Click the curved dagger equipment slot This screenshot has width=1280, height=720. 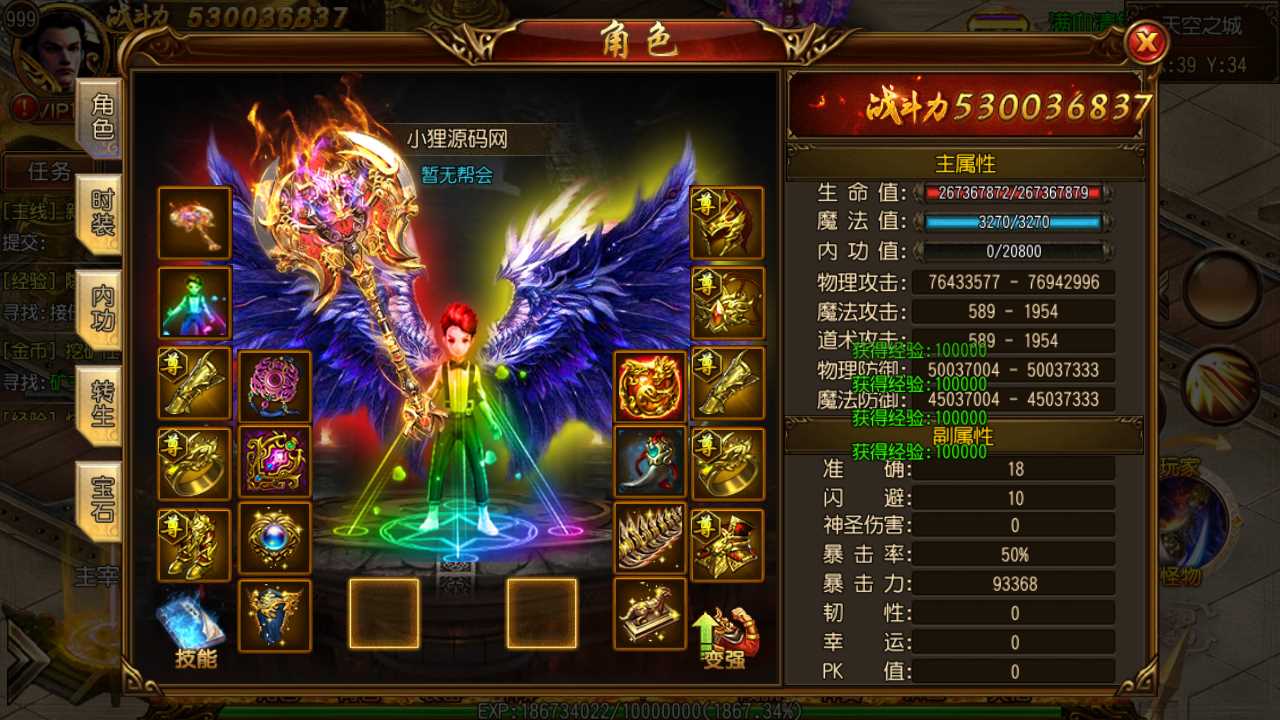click(651, 462)
